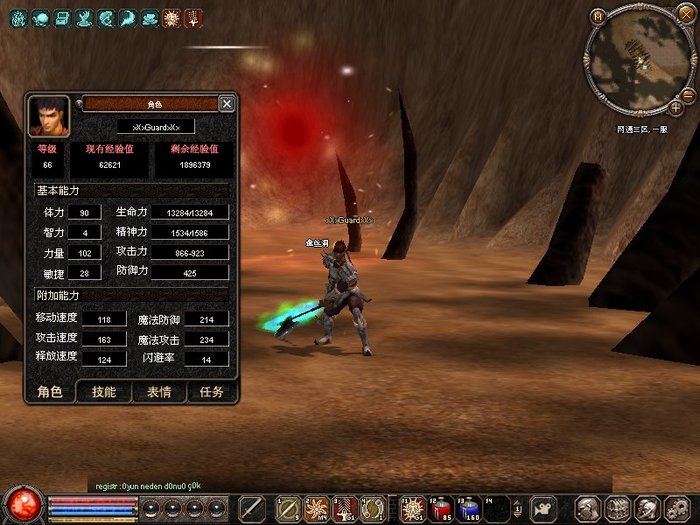
Task: Click the red sword buff icon
Action: tap(192, 17)
